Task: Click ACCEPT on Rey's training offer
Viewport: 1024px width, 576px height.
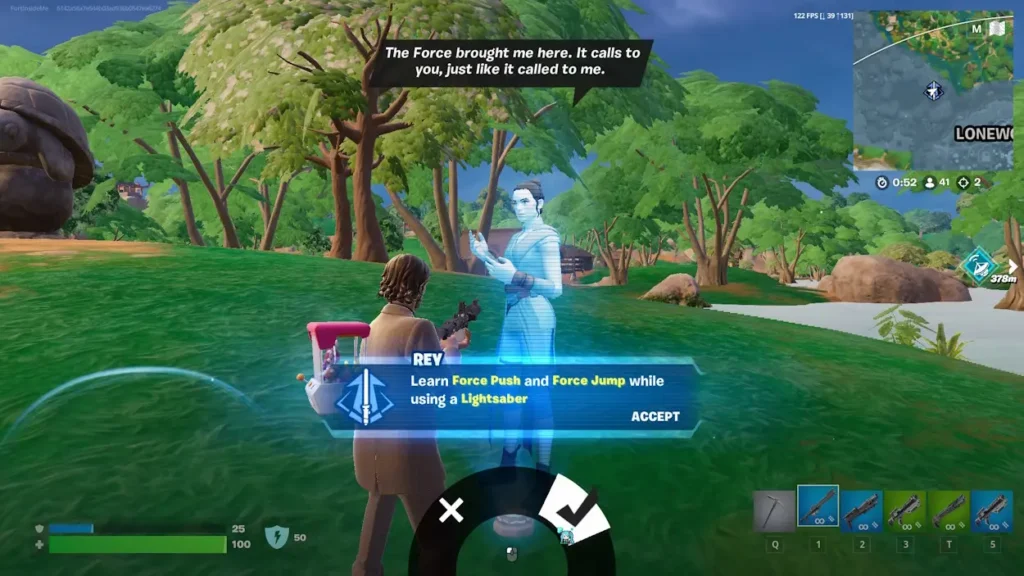Action: pyautogui.click(x=655, y=417)
